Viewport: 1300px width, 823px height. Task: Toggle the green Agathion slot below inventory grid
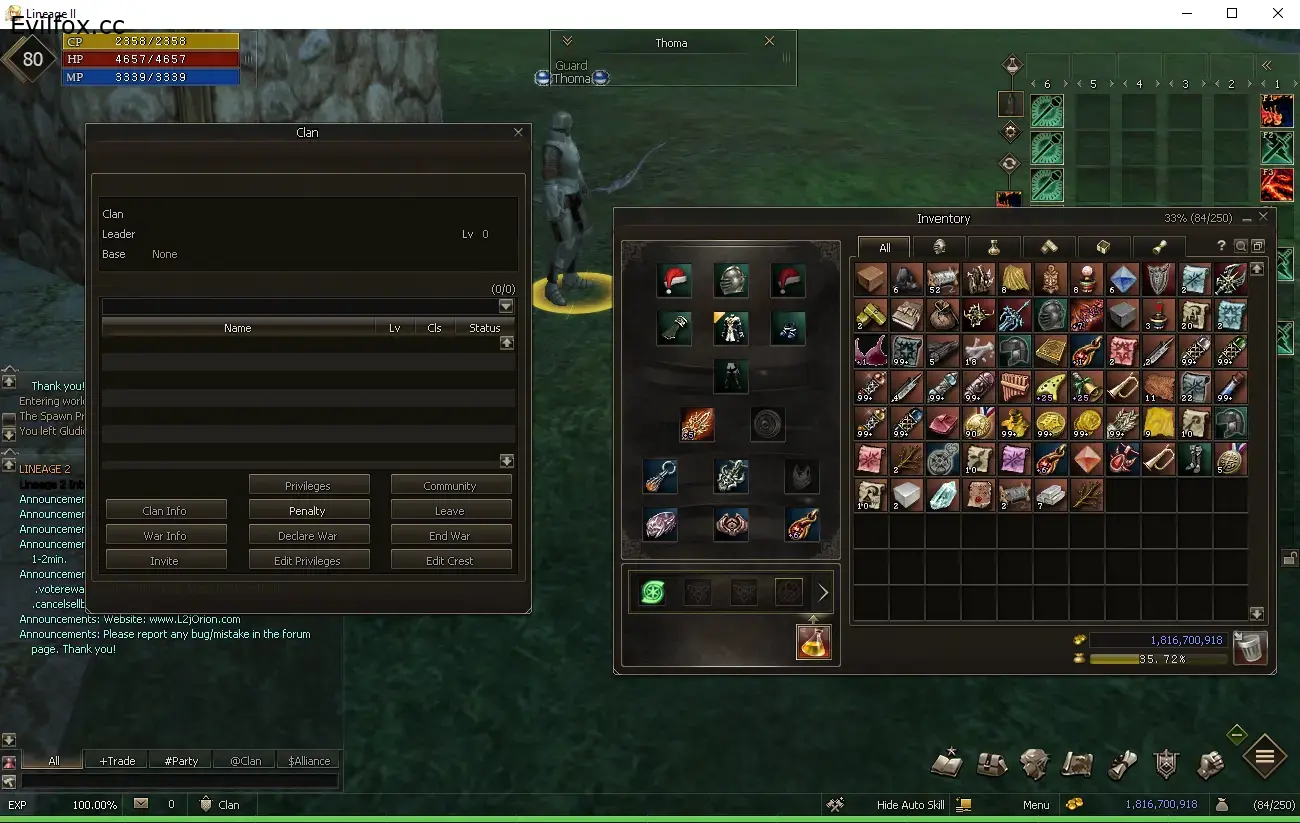651,591
